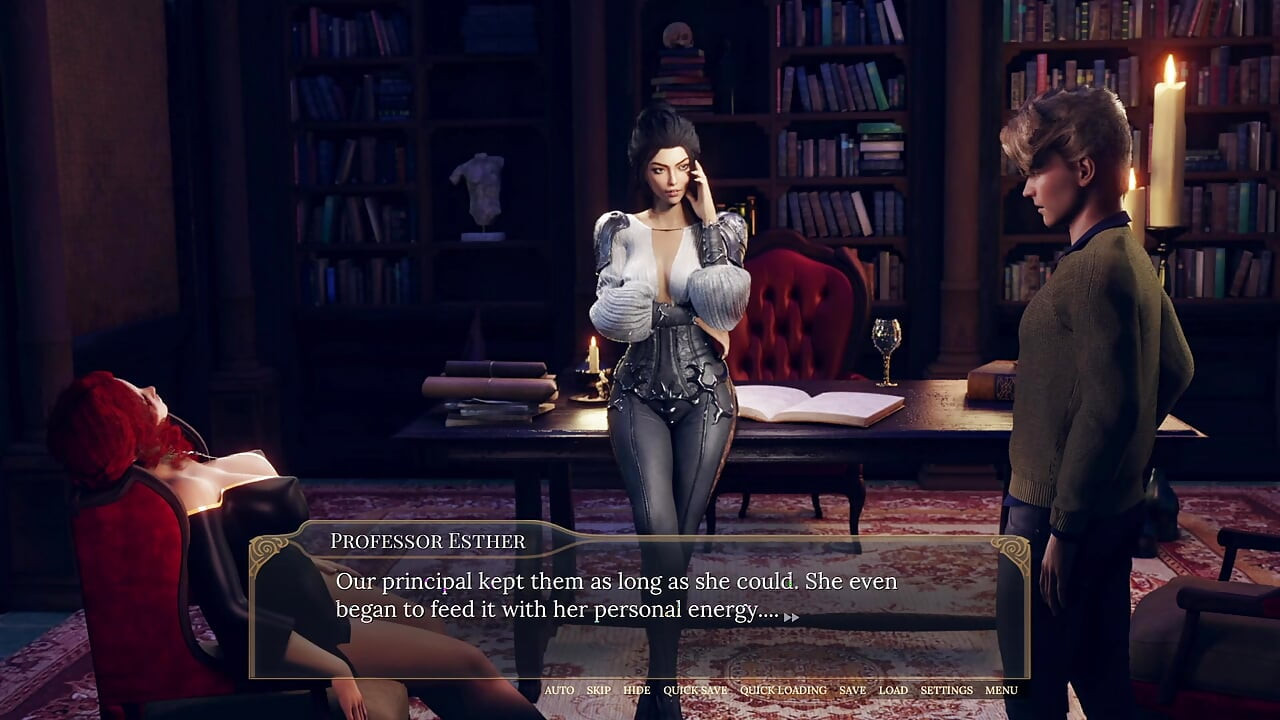Quick Save the game
The image size is (1280, 720).
pos(695,690)
